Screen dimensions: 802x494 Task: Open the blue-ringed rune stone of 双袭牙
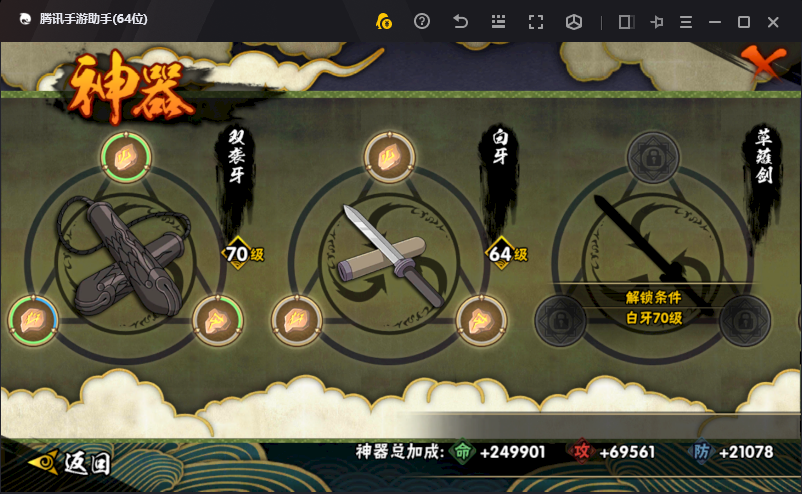[33, 319]
